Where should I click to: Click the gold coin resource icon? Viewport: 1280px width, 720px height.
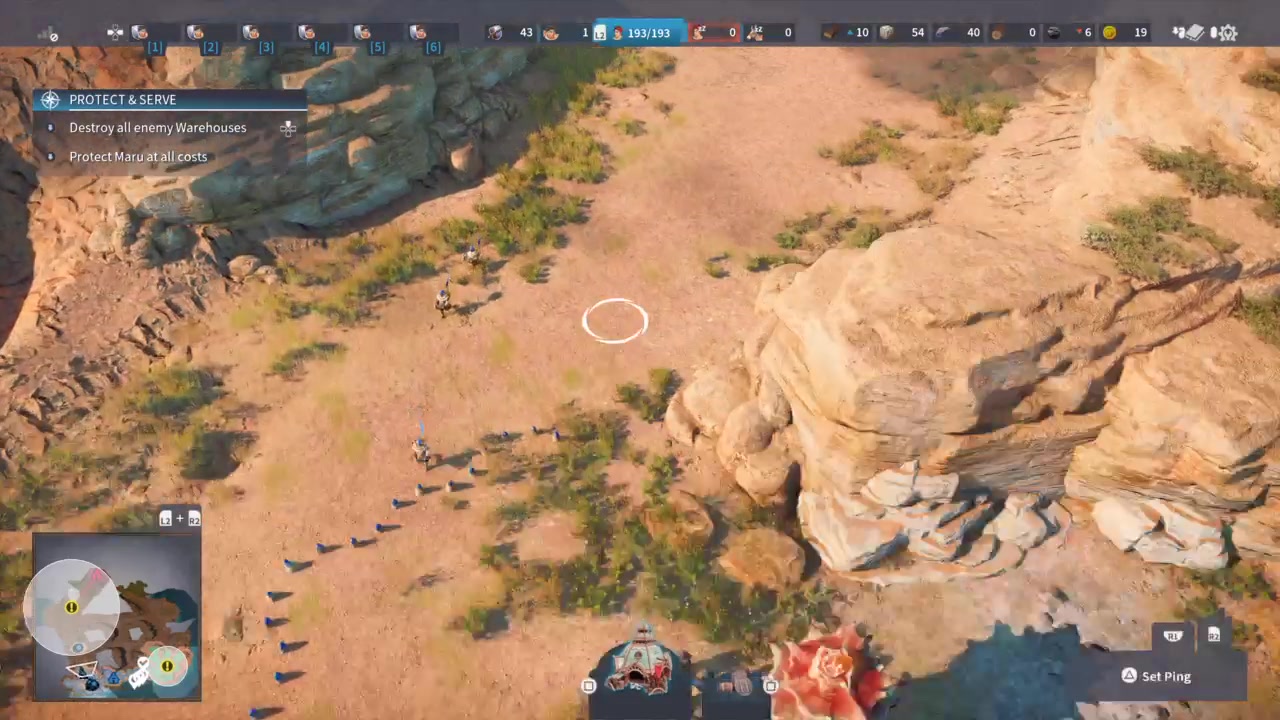(1110, 33)
